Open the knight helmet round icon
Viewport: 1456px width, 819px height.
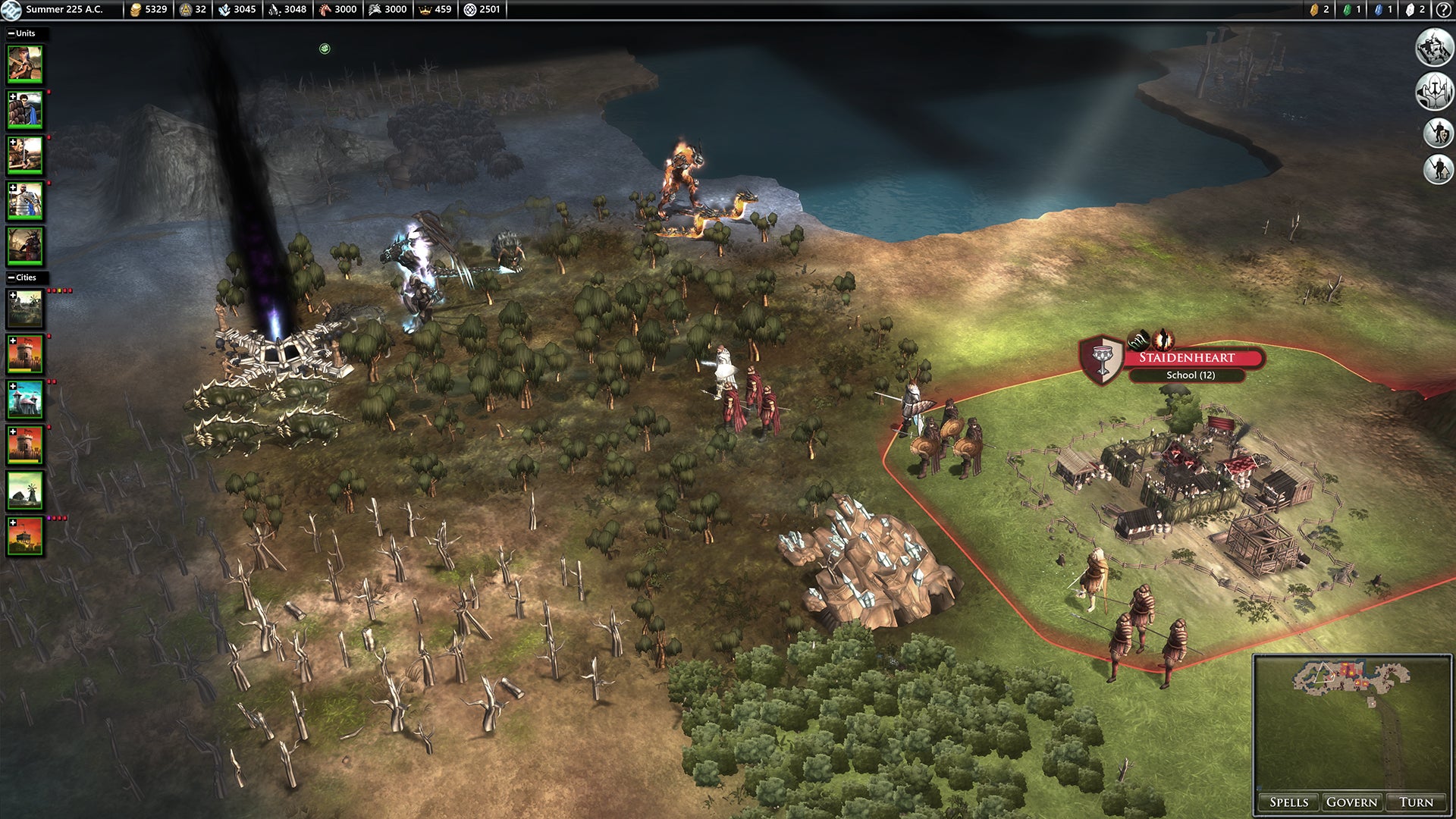point(1434,91)
